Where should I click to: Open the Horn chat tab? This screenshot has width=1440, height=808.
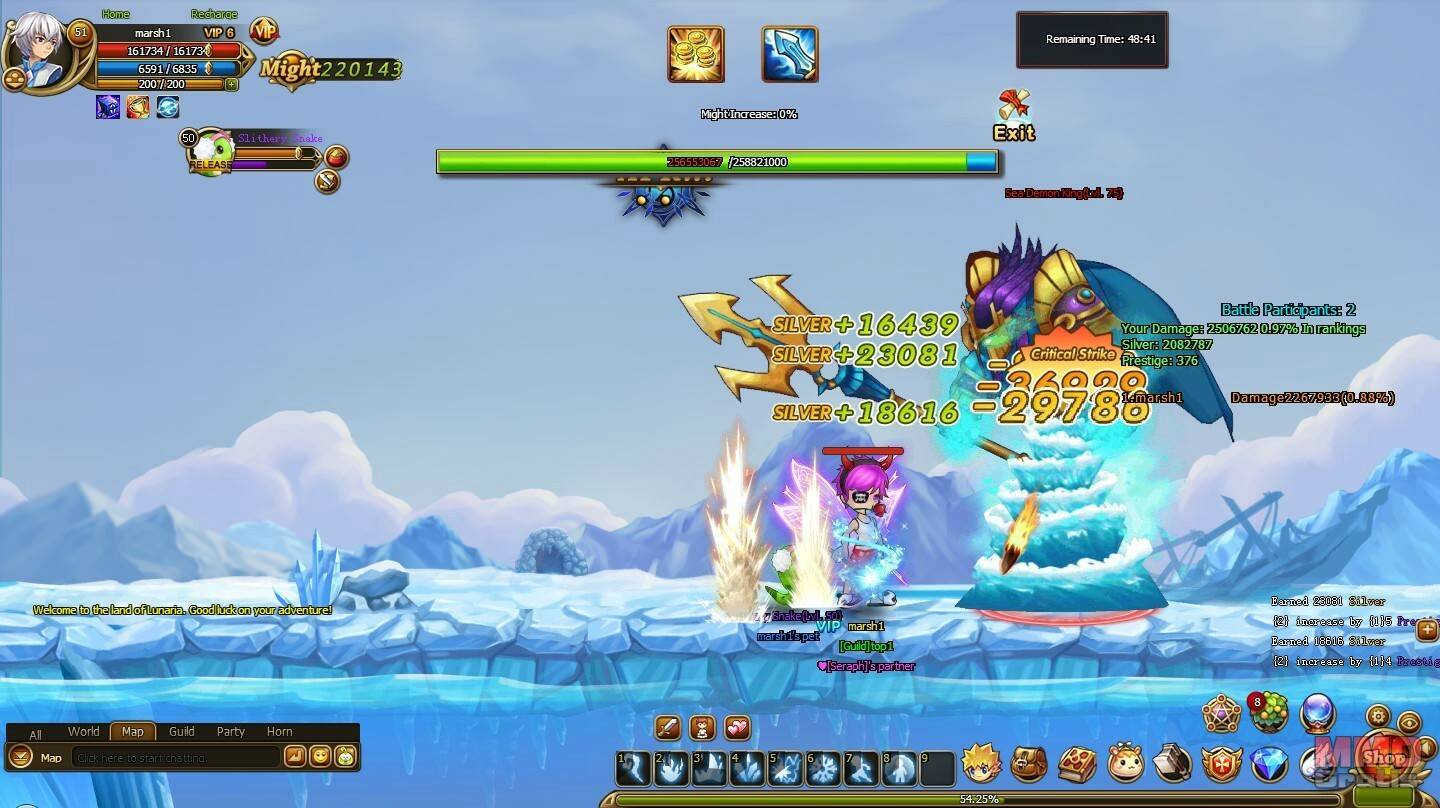(280, 731)
